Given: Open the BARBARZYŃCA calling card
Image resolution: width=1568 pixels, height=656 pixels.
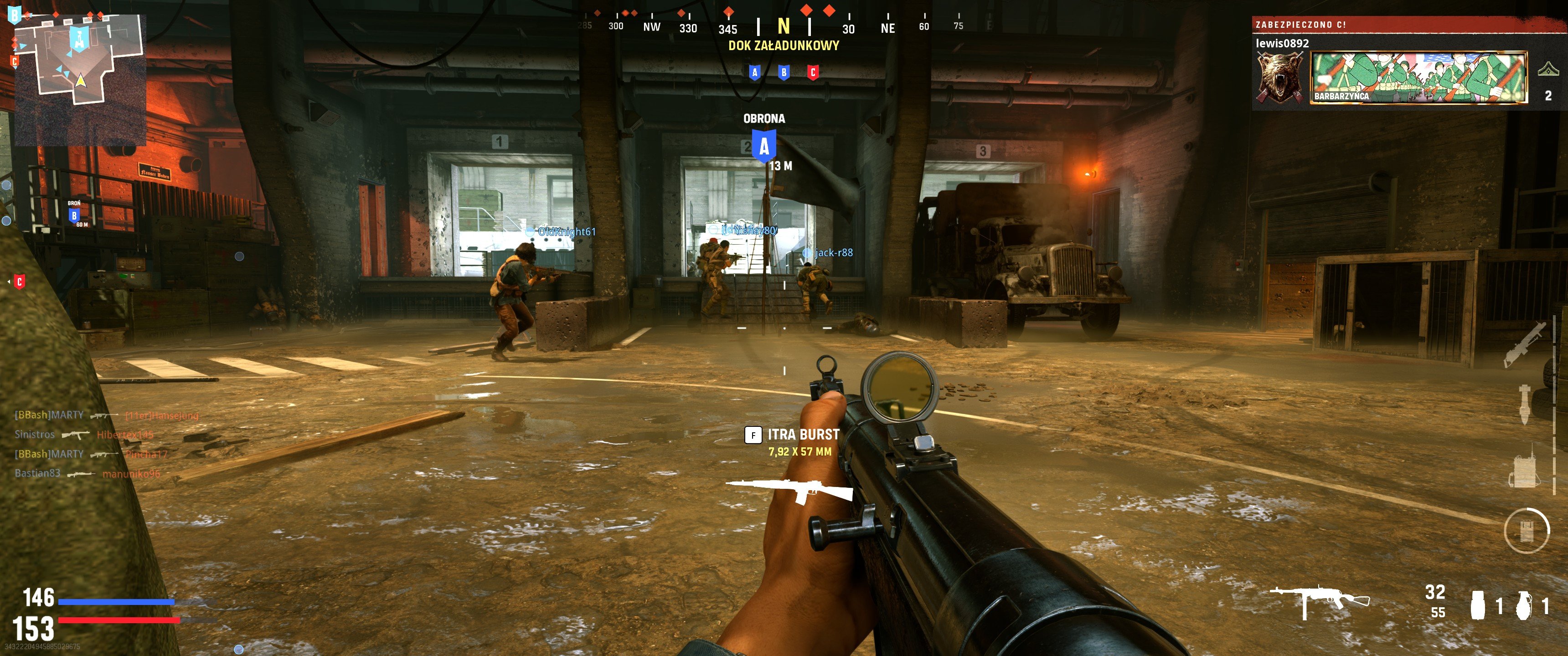Looking at the screenshot, I should (1418, 78).
